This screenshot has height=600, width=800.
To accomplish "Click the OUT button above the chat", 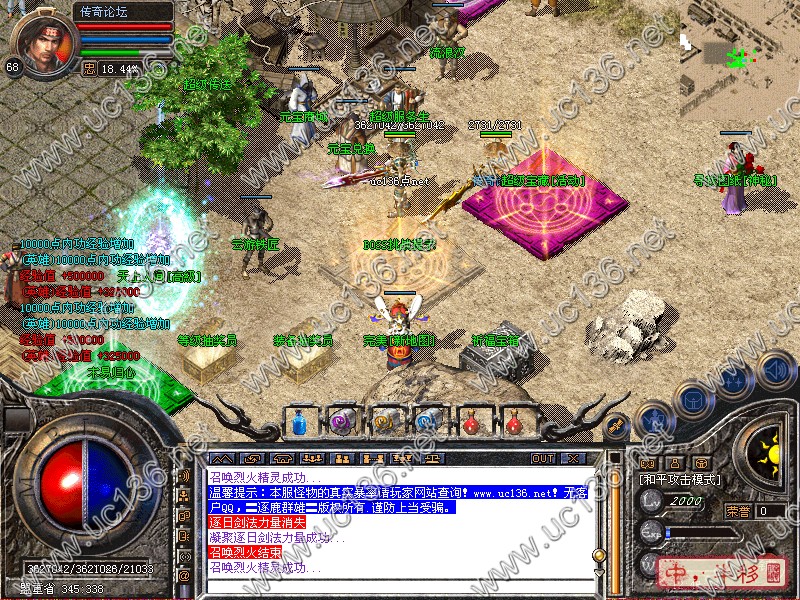I will pyautogui.click(x=542, y=458).
